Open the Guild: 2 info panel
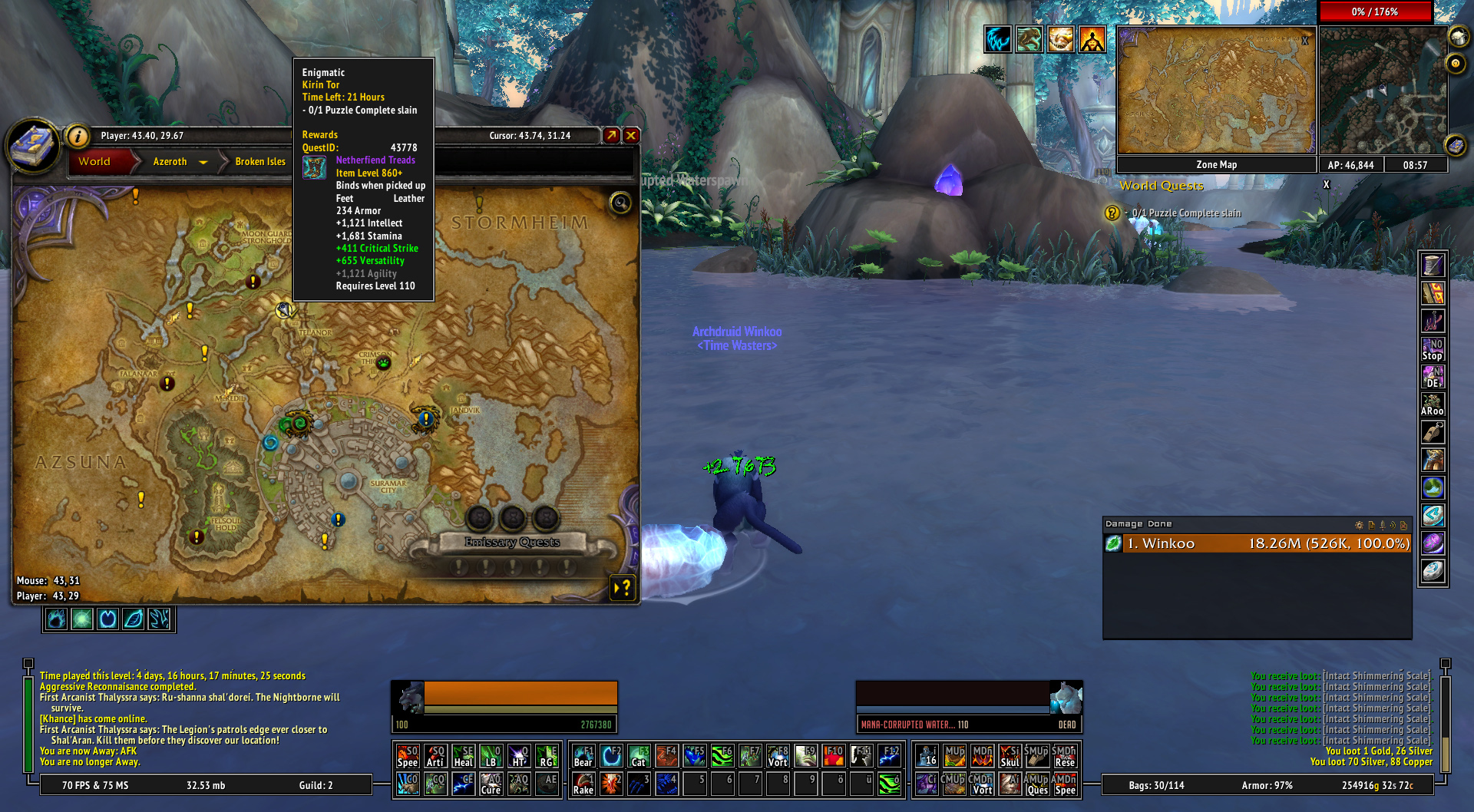This screenshot has height=812, width=1474. coord(316,785)
